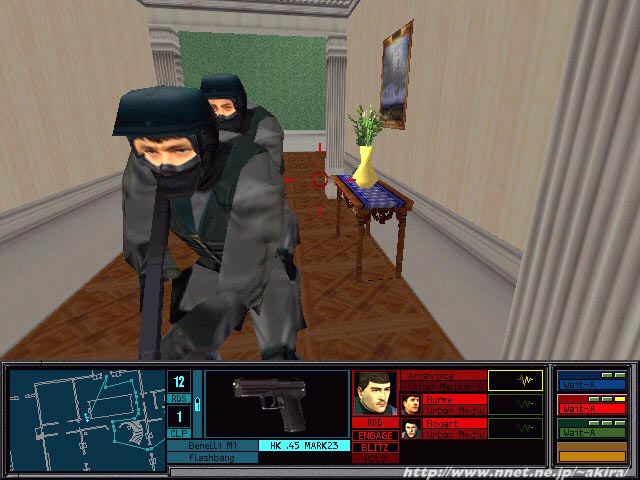Switch to the HK .45 MARK23 pistol
The width and height of the screenshot is (640, 480).
point(302,445)
